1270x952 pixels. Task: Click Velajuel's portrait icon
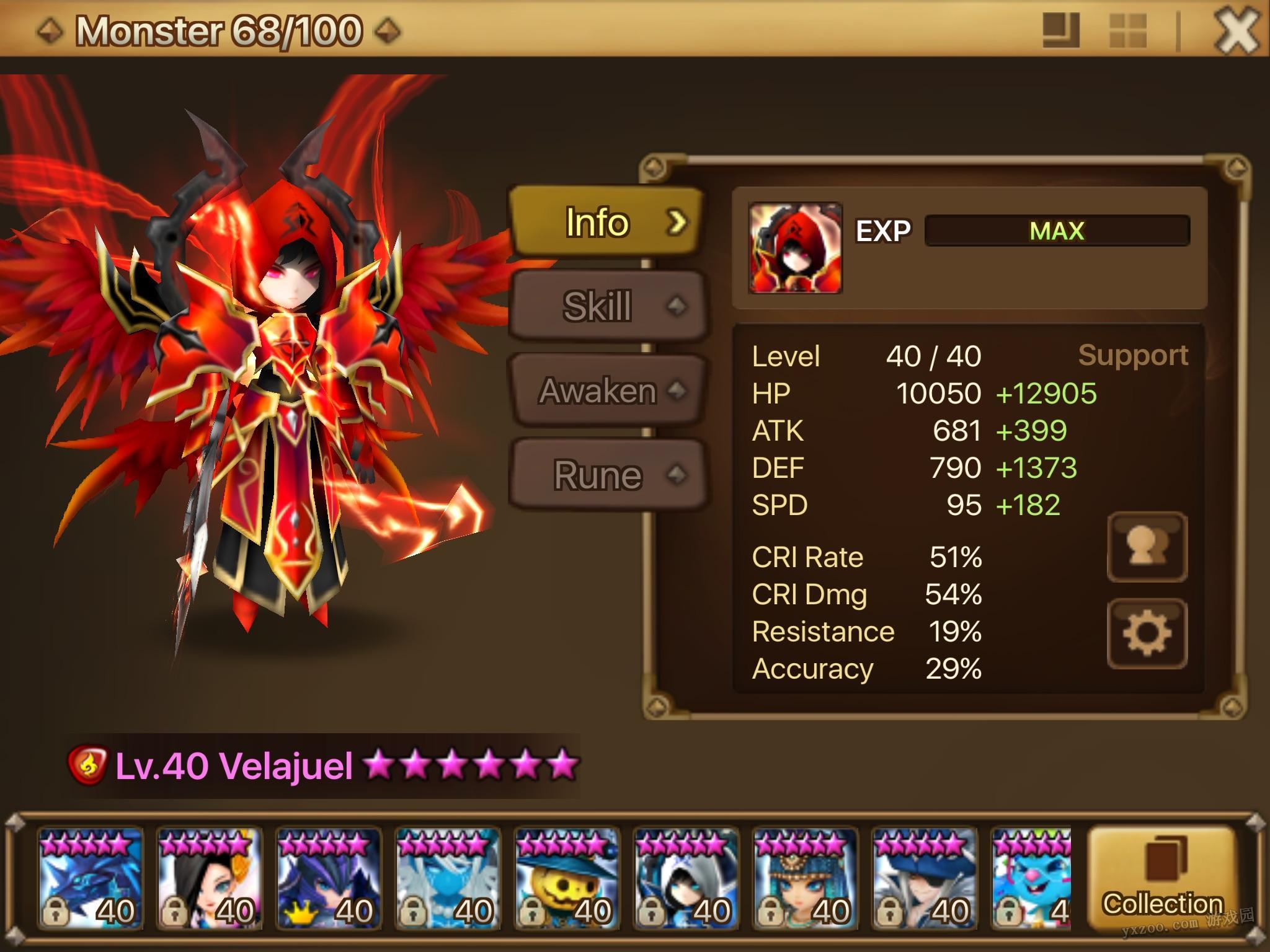795,248
